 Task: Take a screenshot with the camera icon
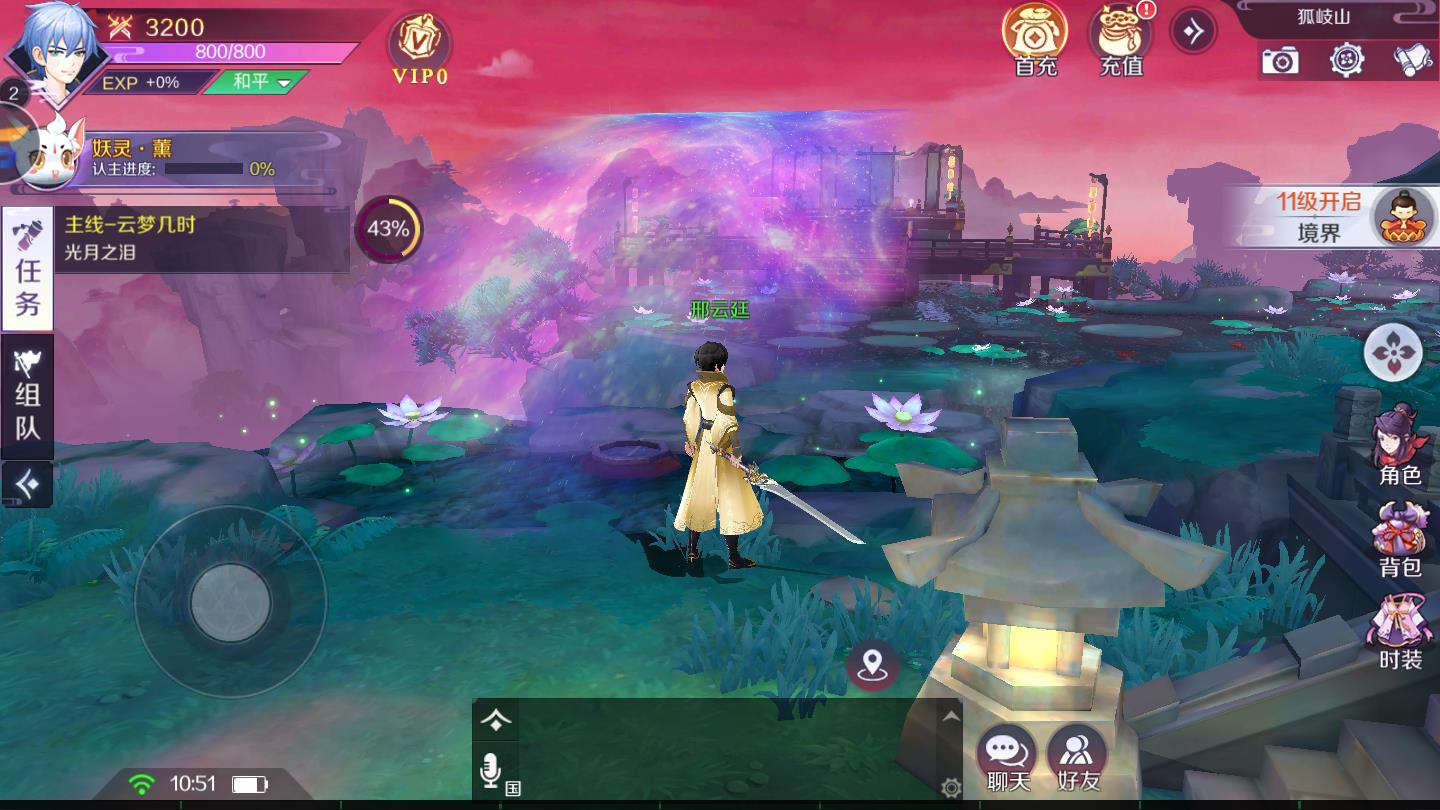pos(1281,62)
